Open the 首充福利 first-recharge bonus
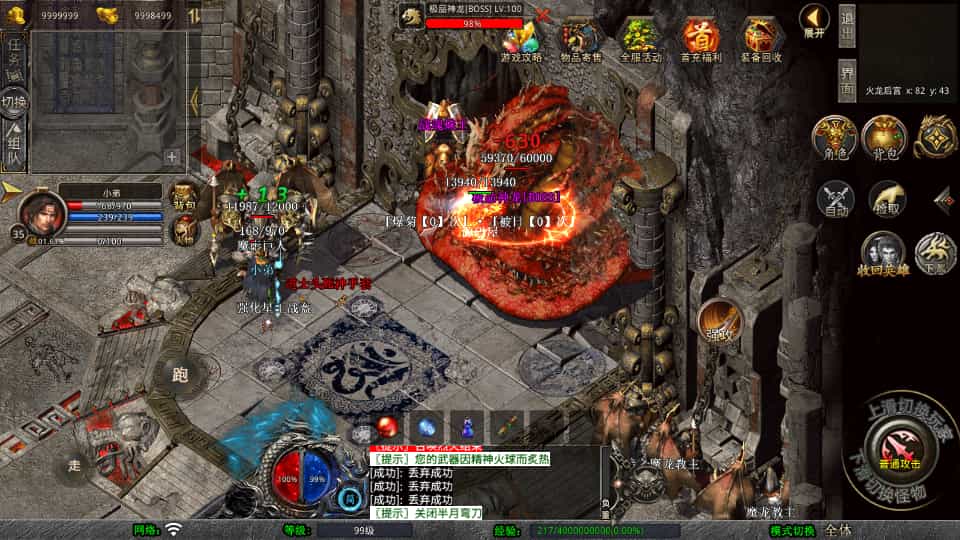This screenshot has height=540, width=960. pyautogui.click(x=700, y=40)
